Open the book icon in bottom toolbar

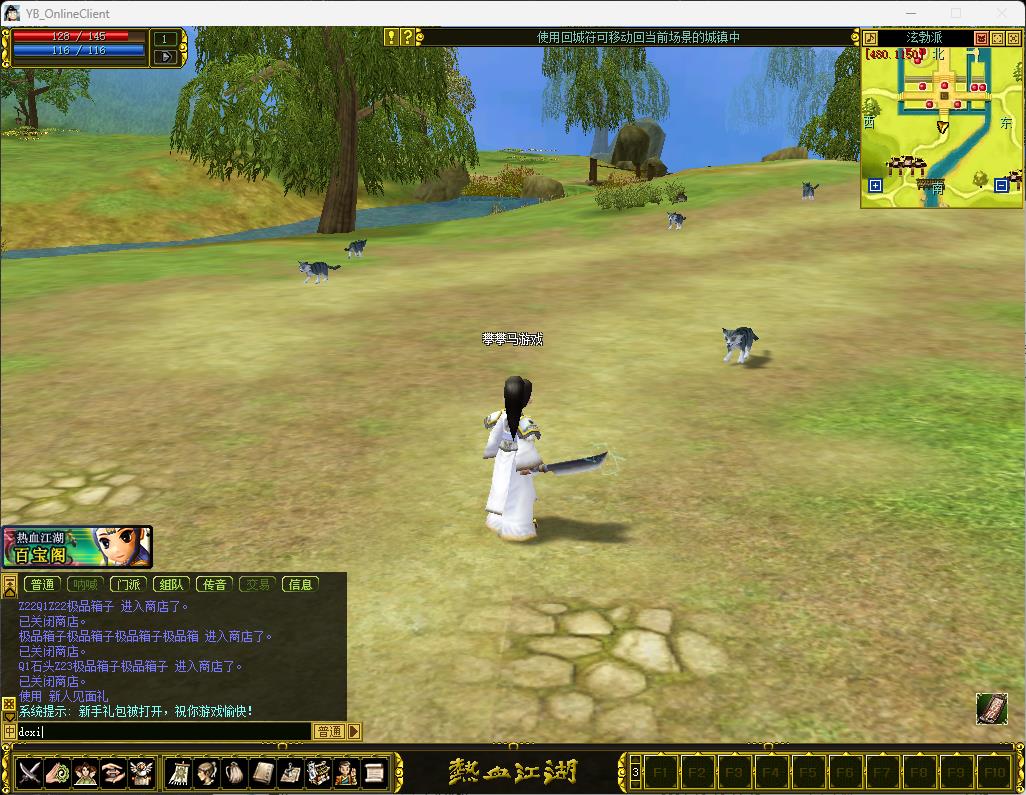[263, 772]
